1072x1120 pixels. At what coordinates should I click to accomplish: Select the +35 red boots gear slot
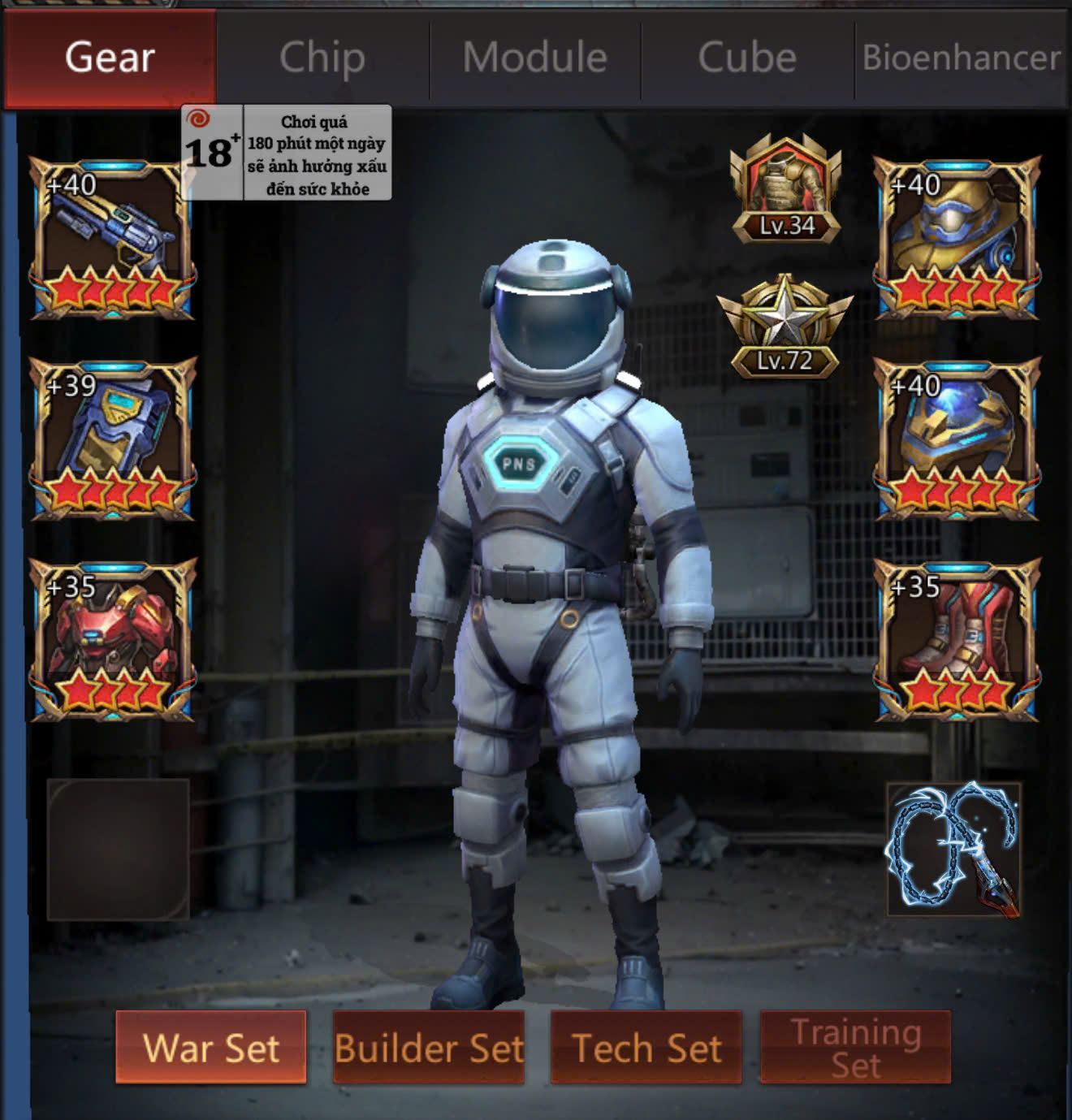(x=956, y=640)
